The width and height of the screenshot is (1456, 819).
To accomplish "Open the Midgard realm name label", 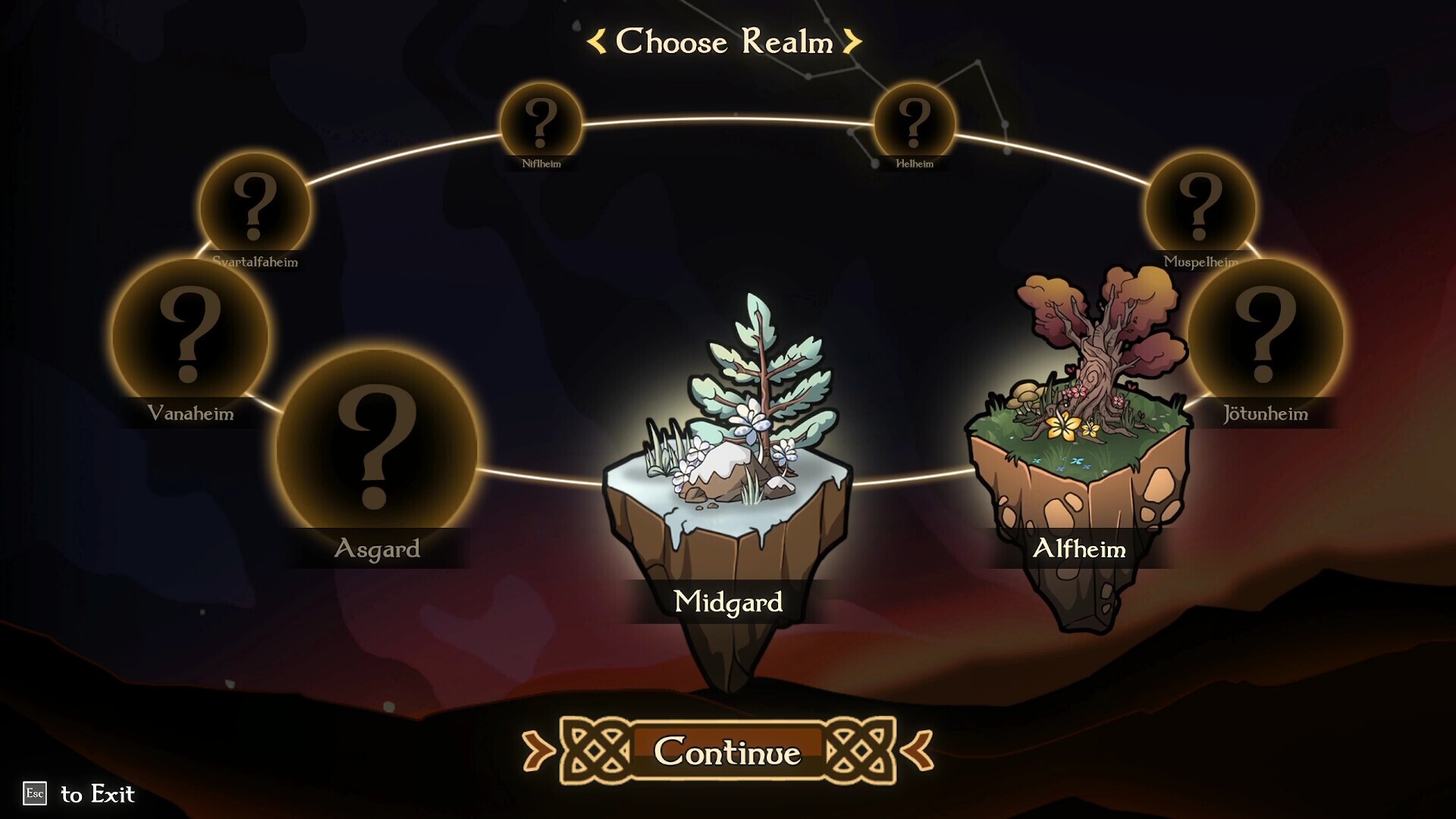I will click(730, 602).
